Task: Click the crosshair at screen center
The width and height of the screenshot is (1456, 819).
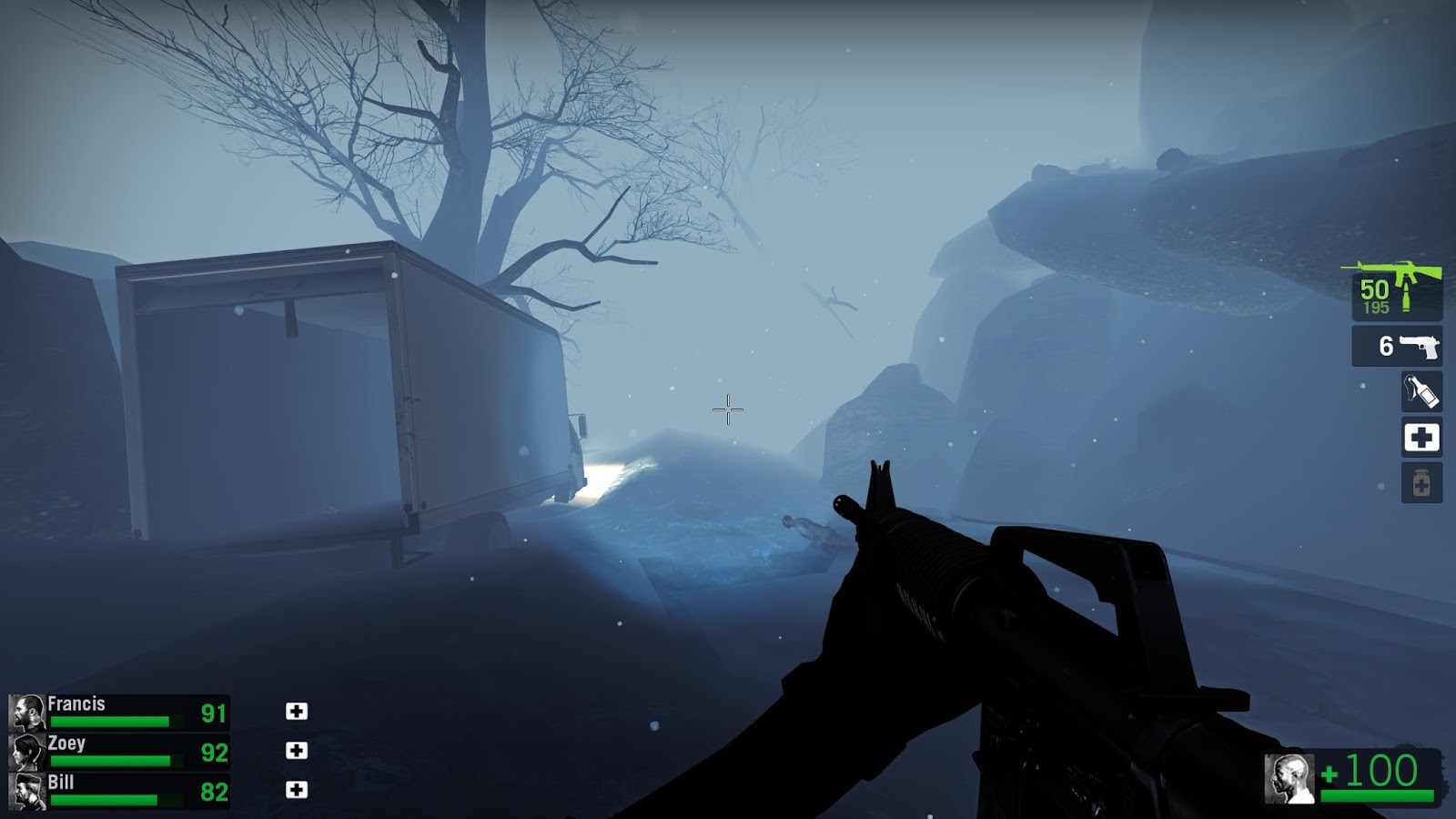Action: coord(728,409)
